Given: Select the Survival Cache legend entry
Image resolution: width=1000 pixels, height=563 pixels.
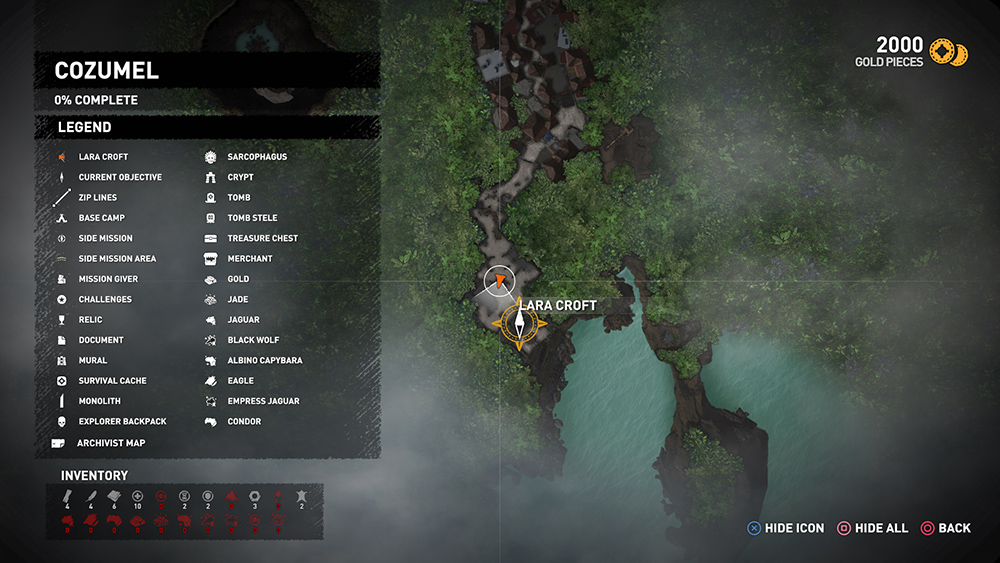Looking at the screenshot, I should [112, 381].
